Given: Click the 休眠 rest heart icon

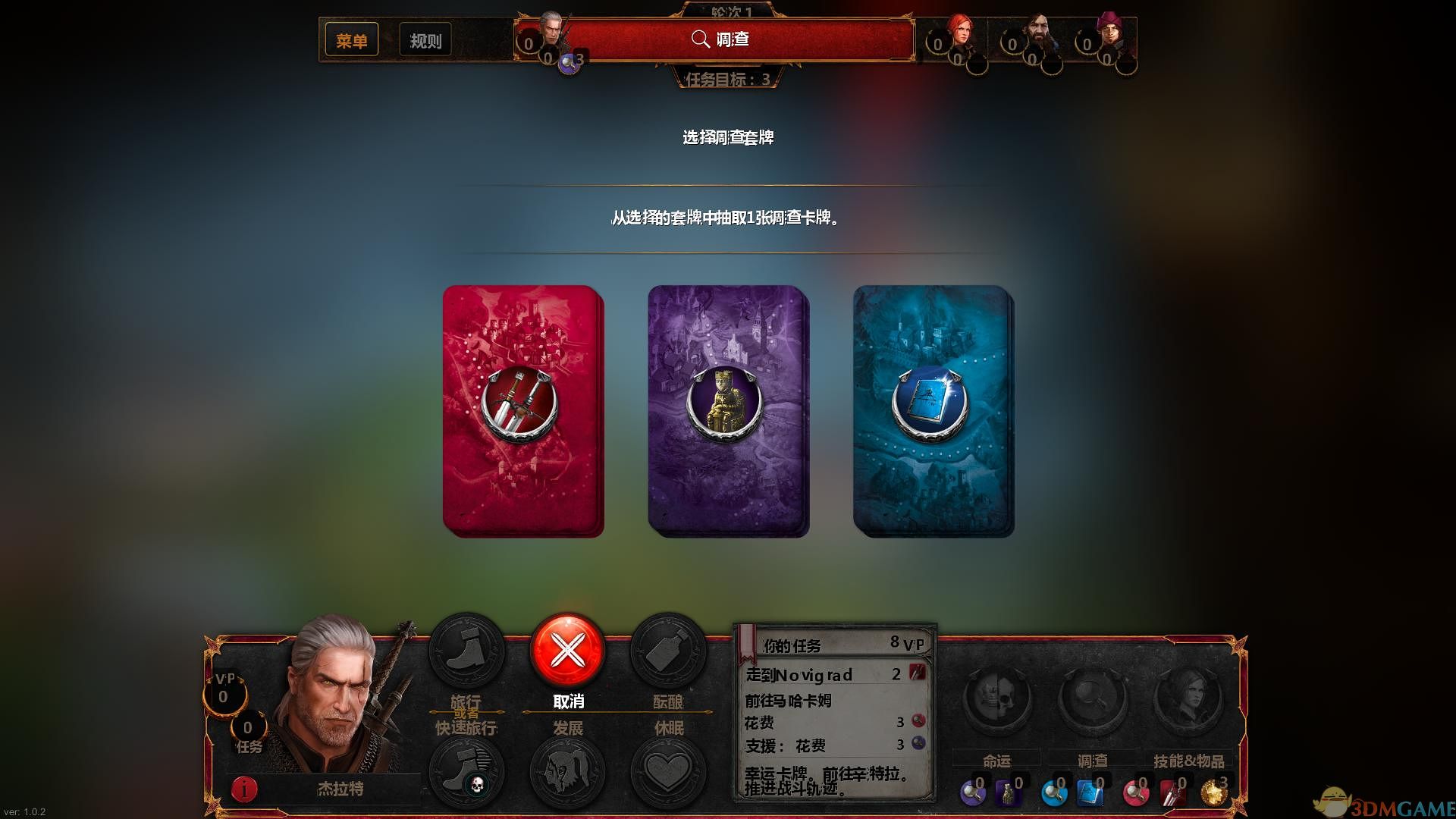Looking at the screenshot, I should [667, 770].
